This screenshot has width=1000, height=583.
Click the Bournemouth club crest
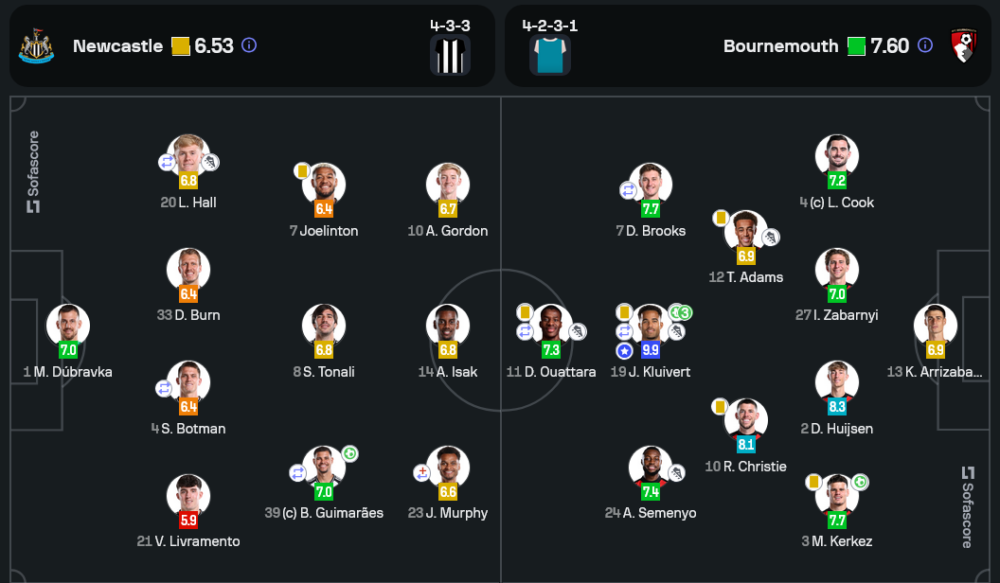tap(964, 47)
